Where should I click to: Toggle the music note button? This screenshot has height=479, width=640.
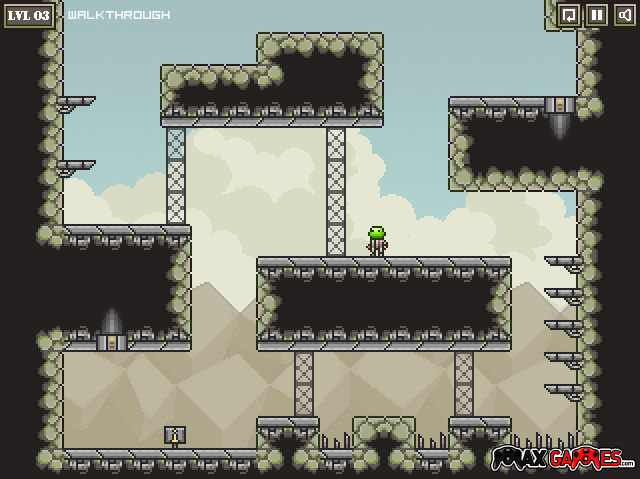(568, 15)
